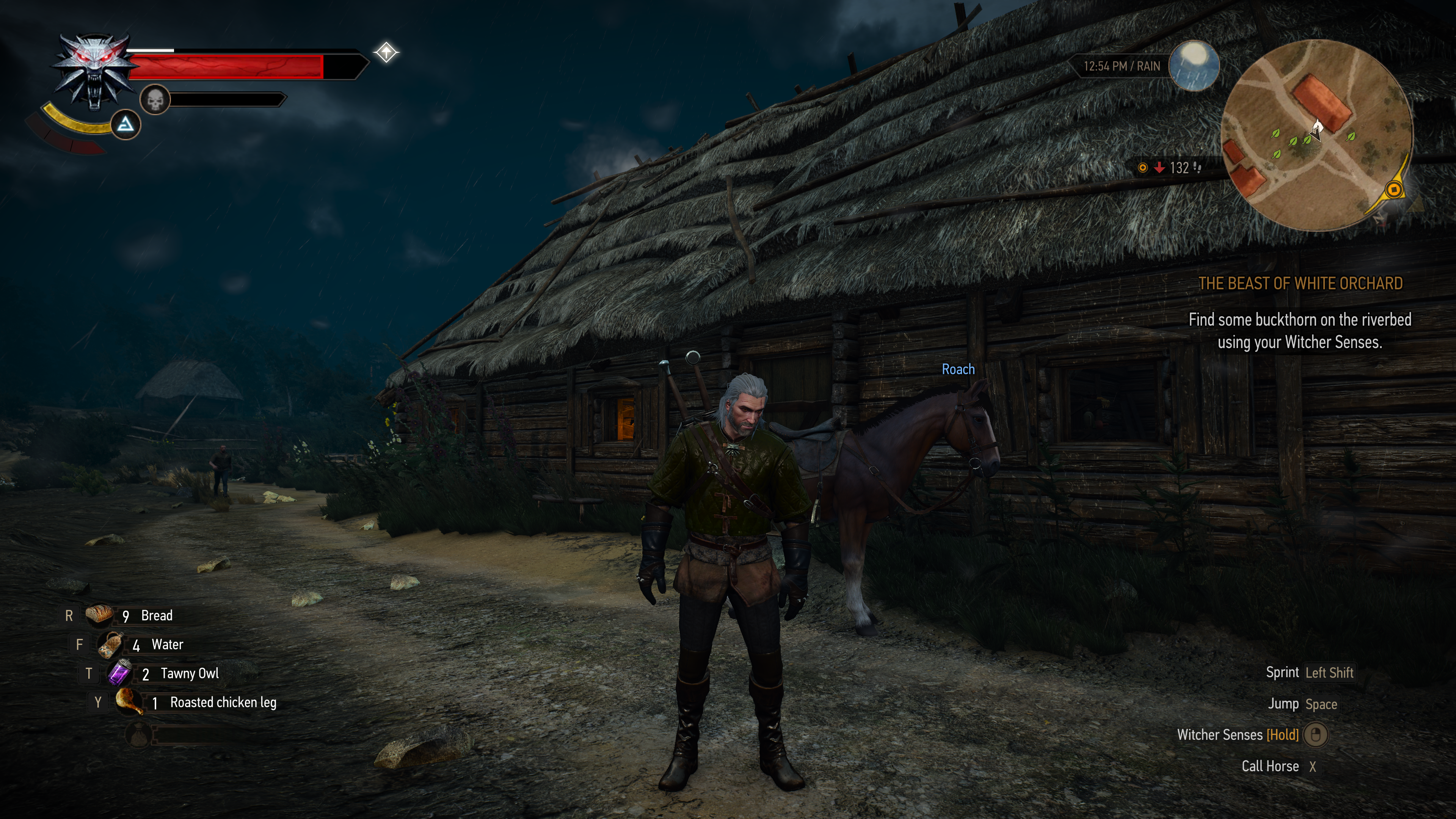Choose the Tawny Owl potion
The height and width of the screenshot is (819, 1456).
[x=121, y=673]
